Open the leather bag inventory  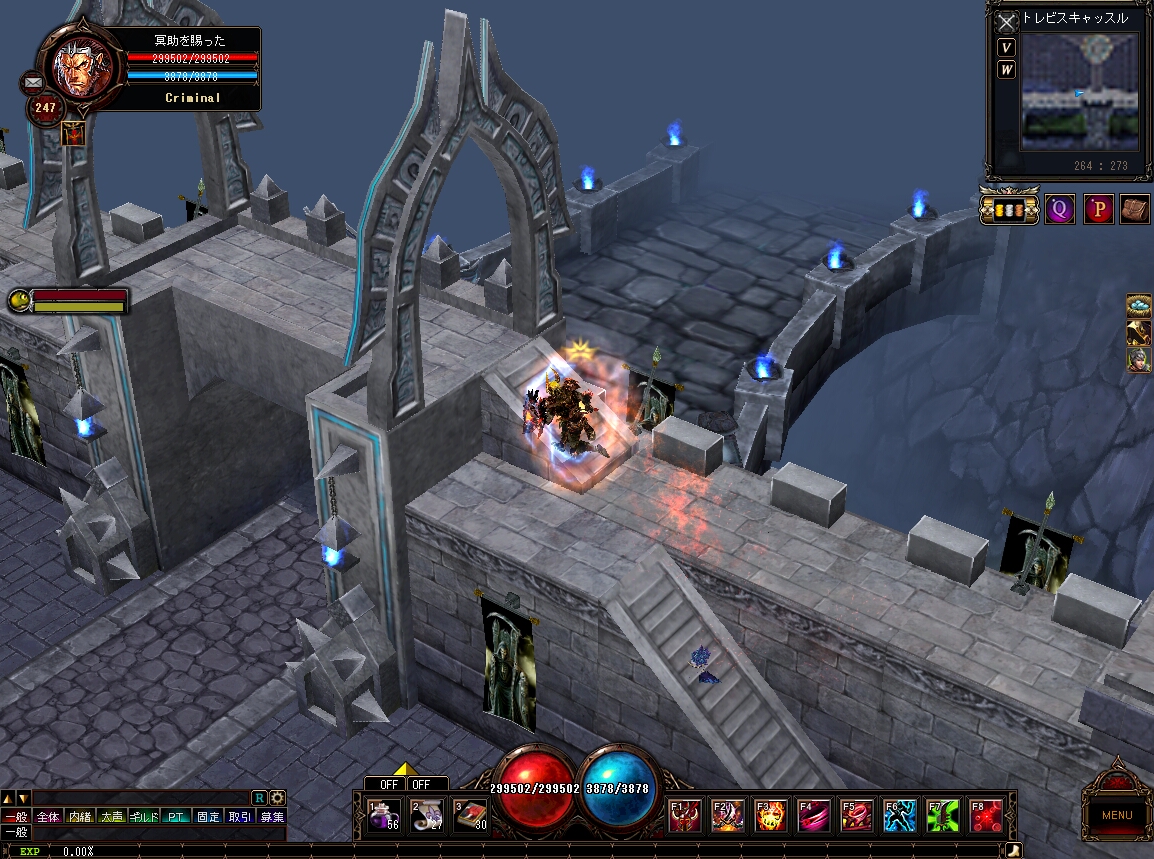[x=1134, y=209]
